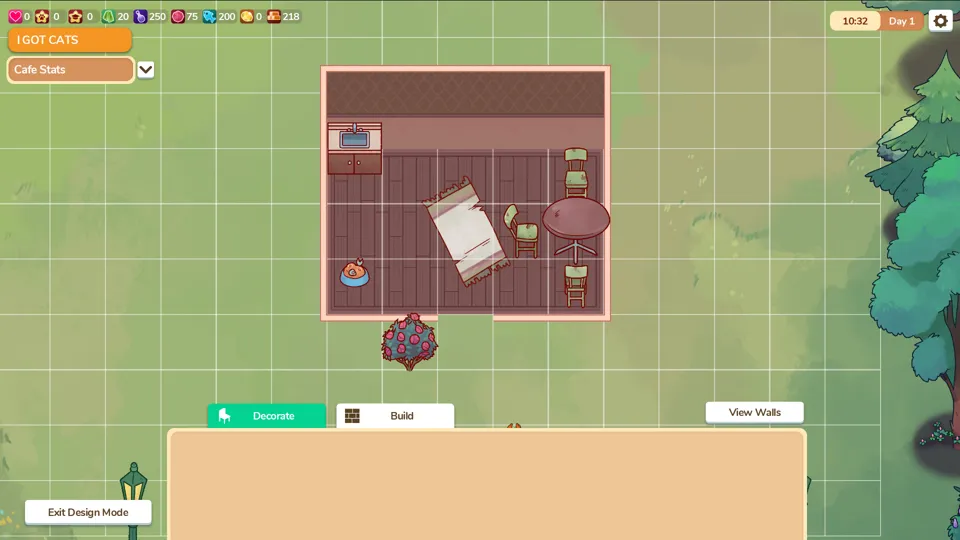Expand the Cafe Stats dropdown arrow
Screen dimensions: 960x540
click(x=146, y=70)
